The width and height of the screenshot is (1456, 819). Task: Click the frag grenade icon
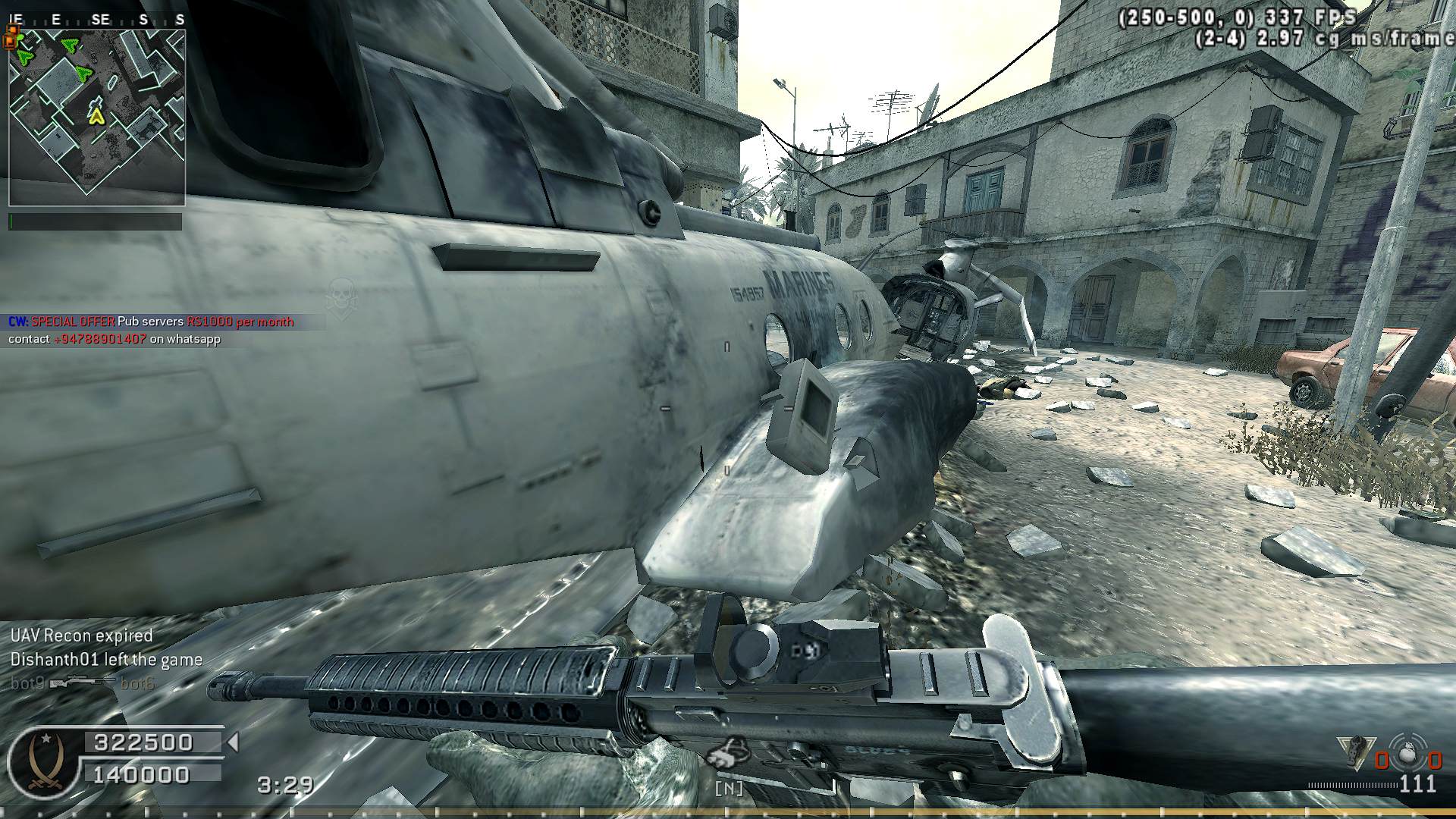(x=1408, y=755)
